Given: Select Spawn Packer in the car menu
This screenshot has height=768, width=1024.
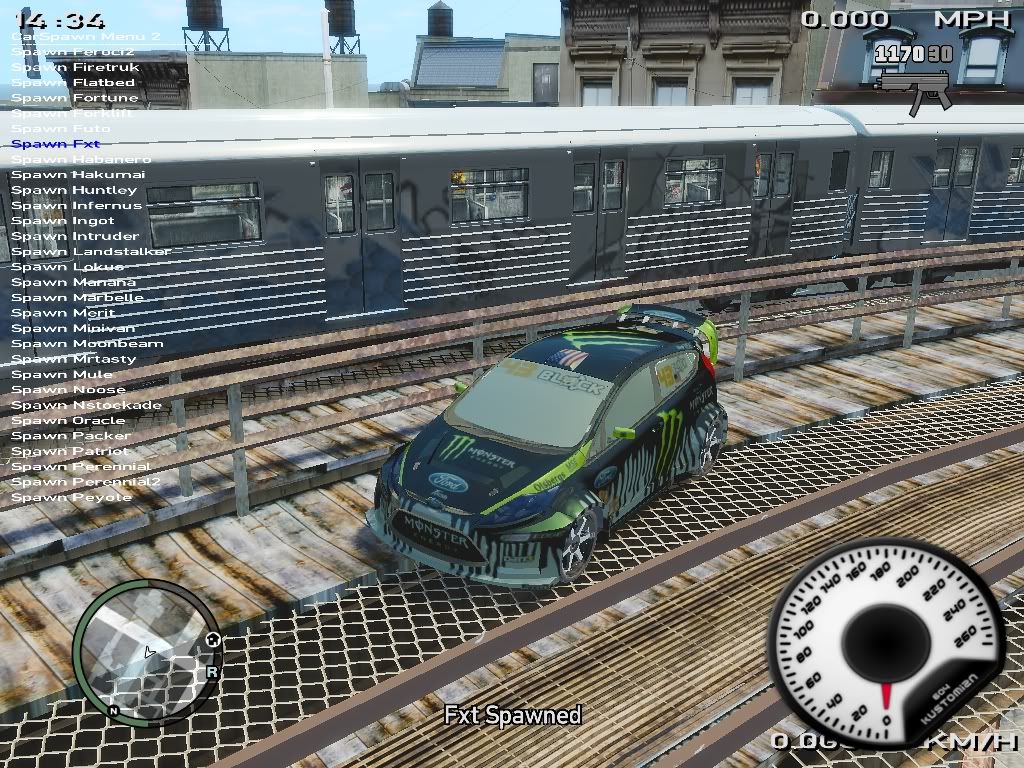Looking at the screenshot, I should (x=71, y=436).
